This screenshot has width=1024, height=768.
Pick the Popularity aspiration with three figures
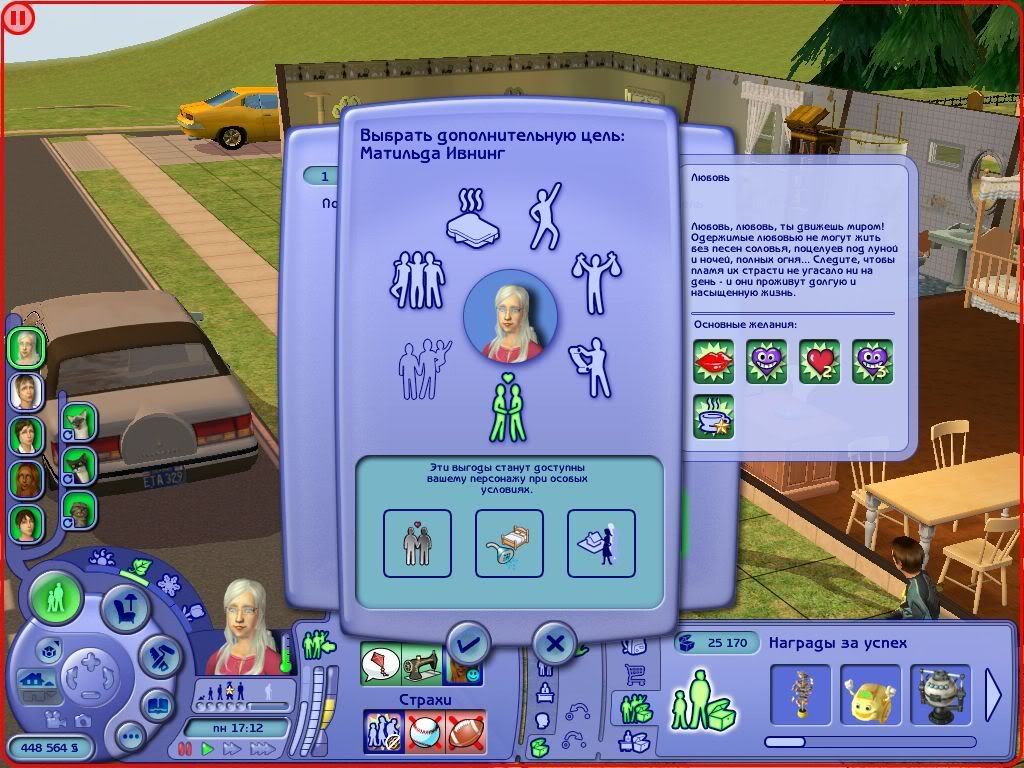click(415, 279)
